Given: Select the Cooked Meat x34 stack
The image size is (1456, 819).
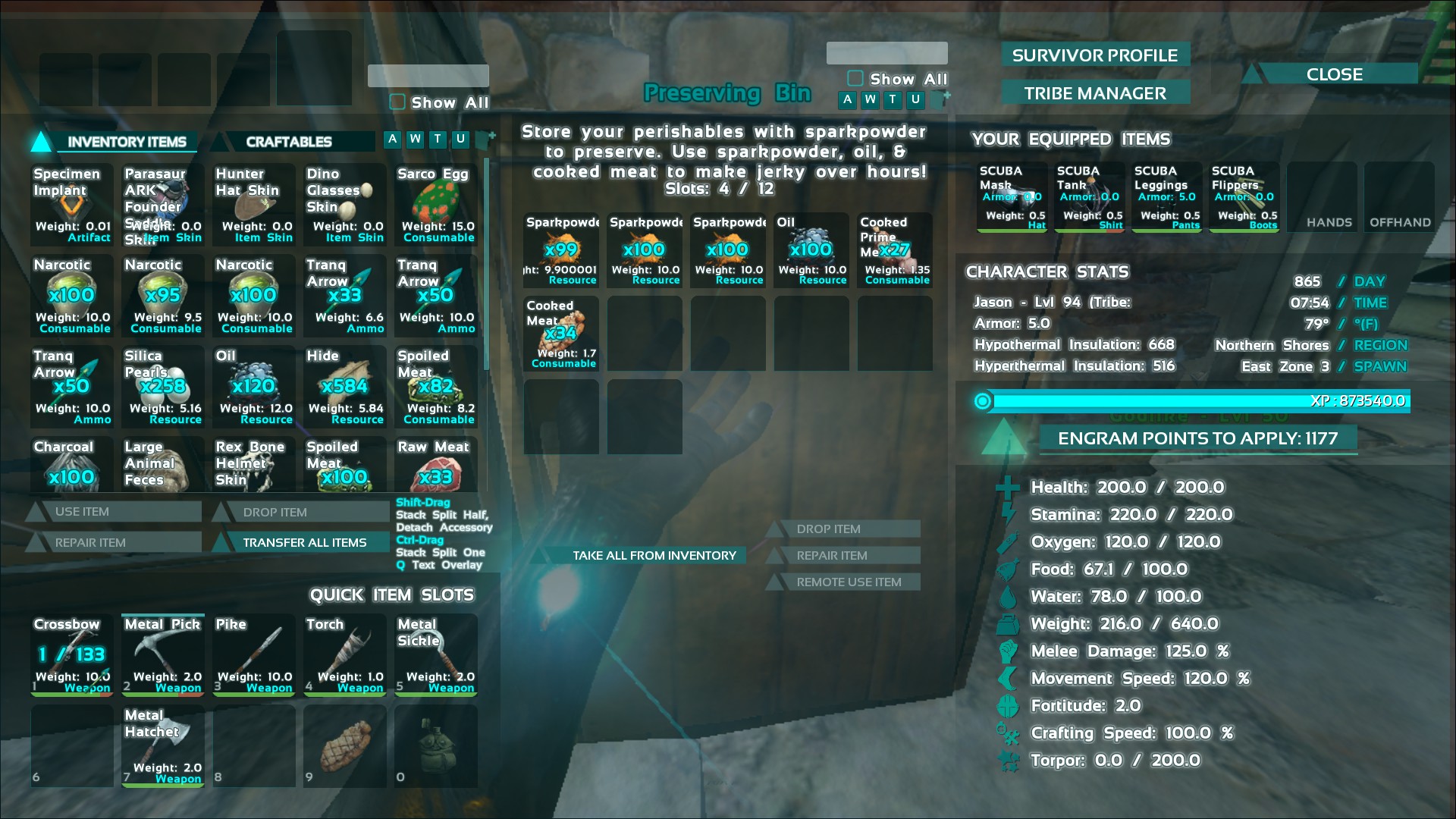Looking at the screenshot, I should tap(561, 334).
